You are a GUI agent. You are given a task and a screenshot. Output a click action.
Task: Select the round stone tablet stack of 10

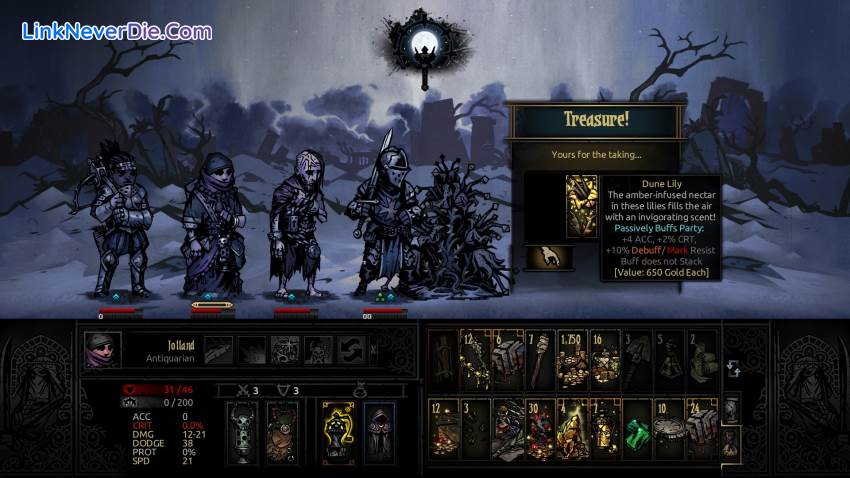670,427
